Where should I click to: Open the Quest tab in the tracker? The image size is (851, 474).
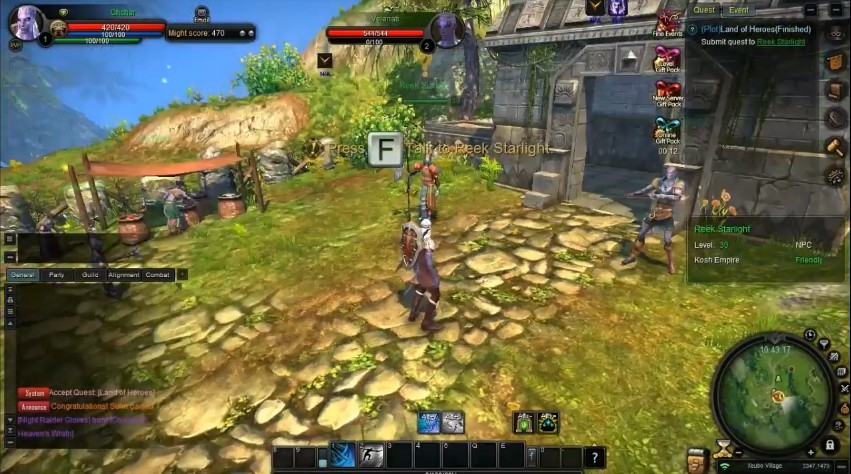click(703, 10)
